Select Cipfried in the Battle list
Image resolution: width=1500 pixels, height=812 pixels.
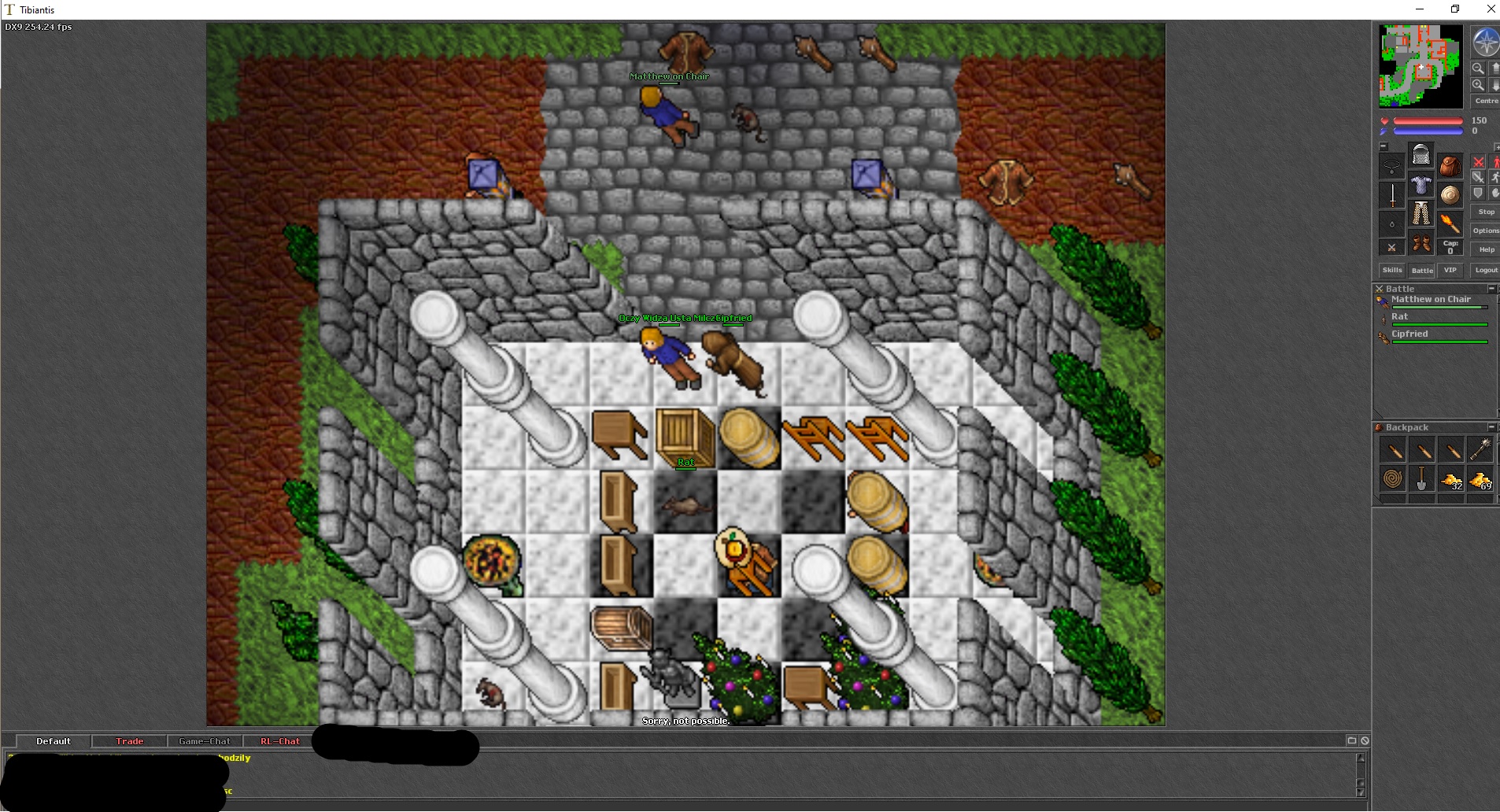click(1409, 334)
